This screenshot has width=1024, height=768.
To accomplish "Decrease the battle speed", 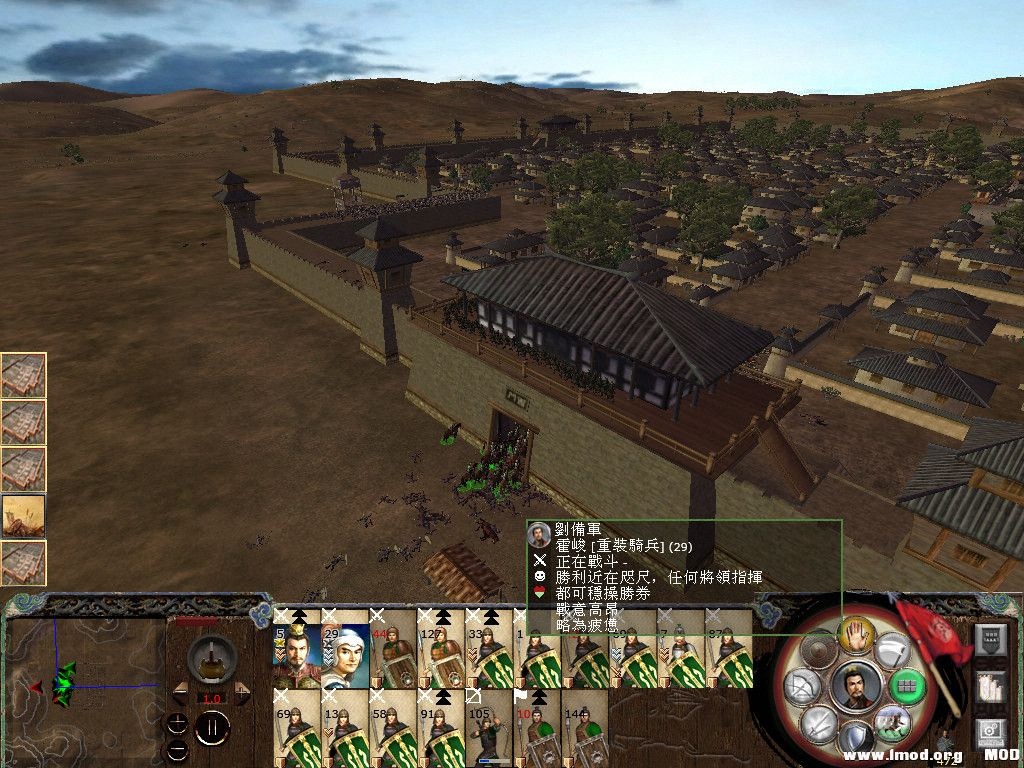I will click(x=179, y=692).
